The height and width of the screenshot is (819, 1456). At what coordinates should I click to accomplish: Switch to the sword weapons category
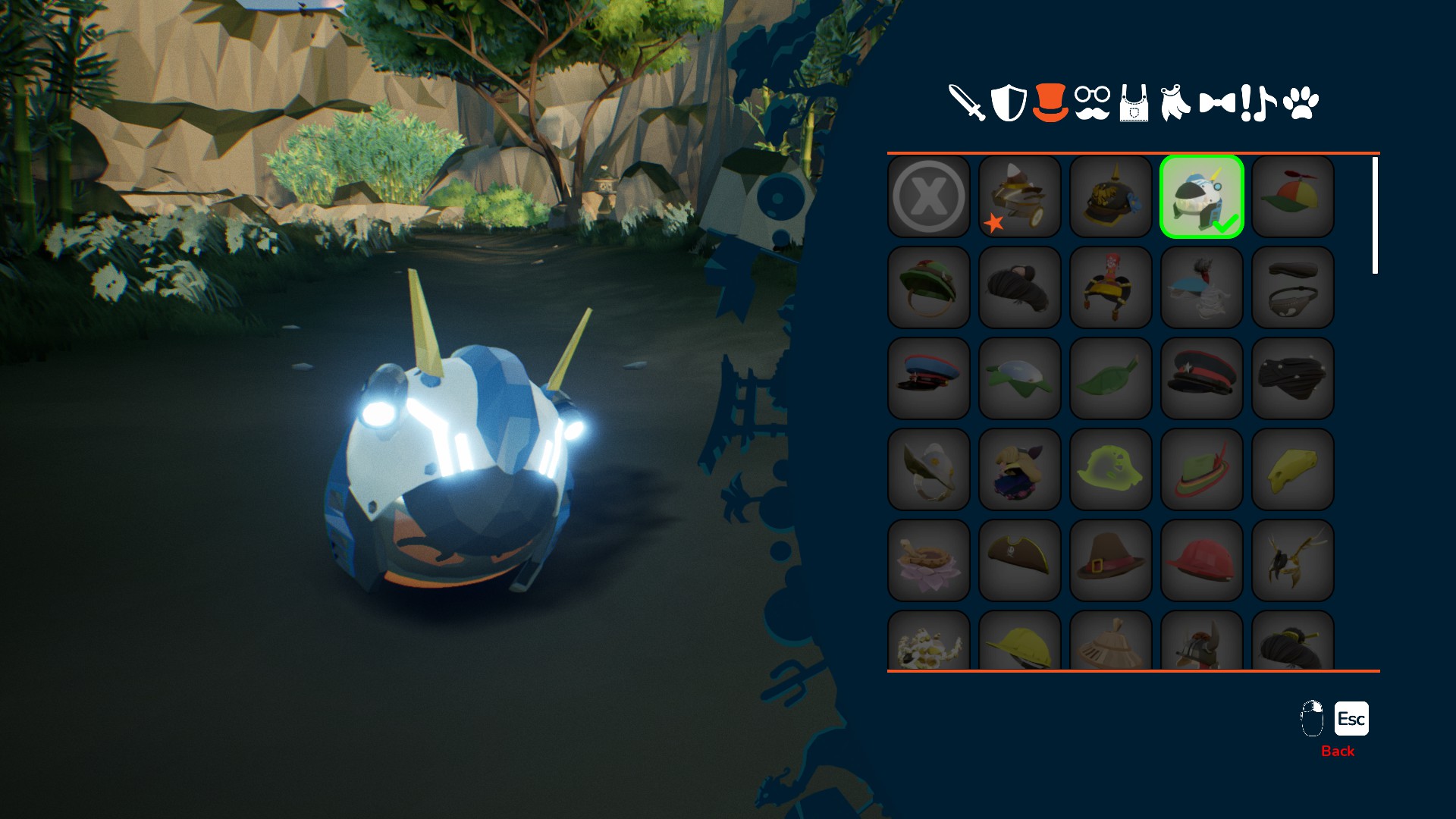coord(966,102)
